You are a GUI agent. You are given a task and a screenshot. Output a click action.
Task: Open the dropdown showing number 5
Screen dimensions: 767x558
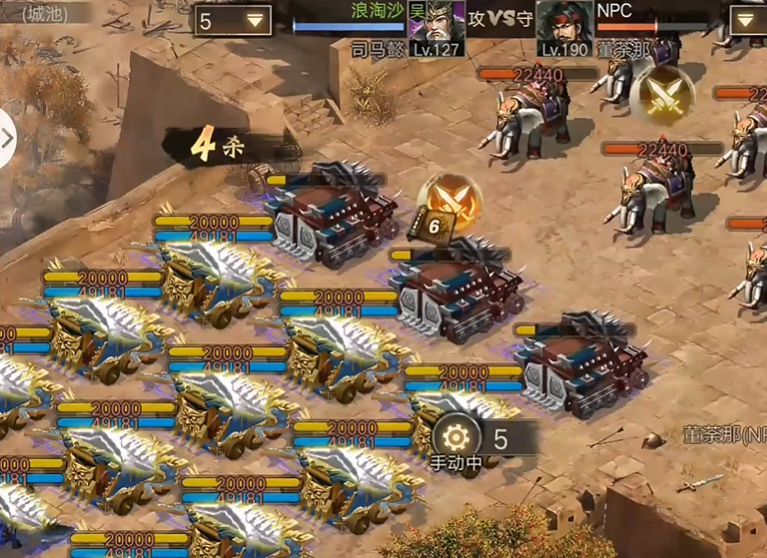click(x=234, y=20)
